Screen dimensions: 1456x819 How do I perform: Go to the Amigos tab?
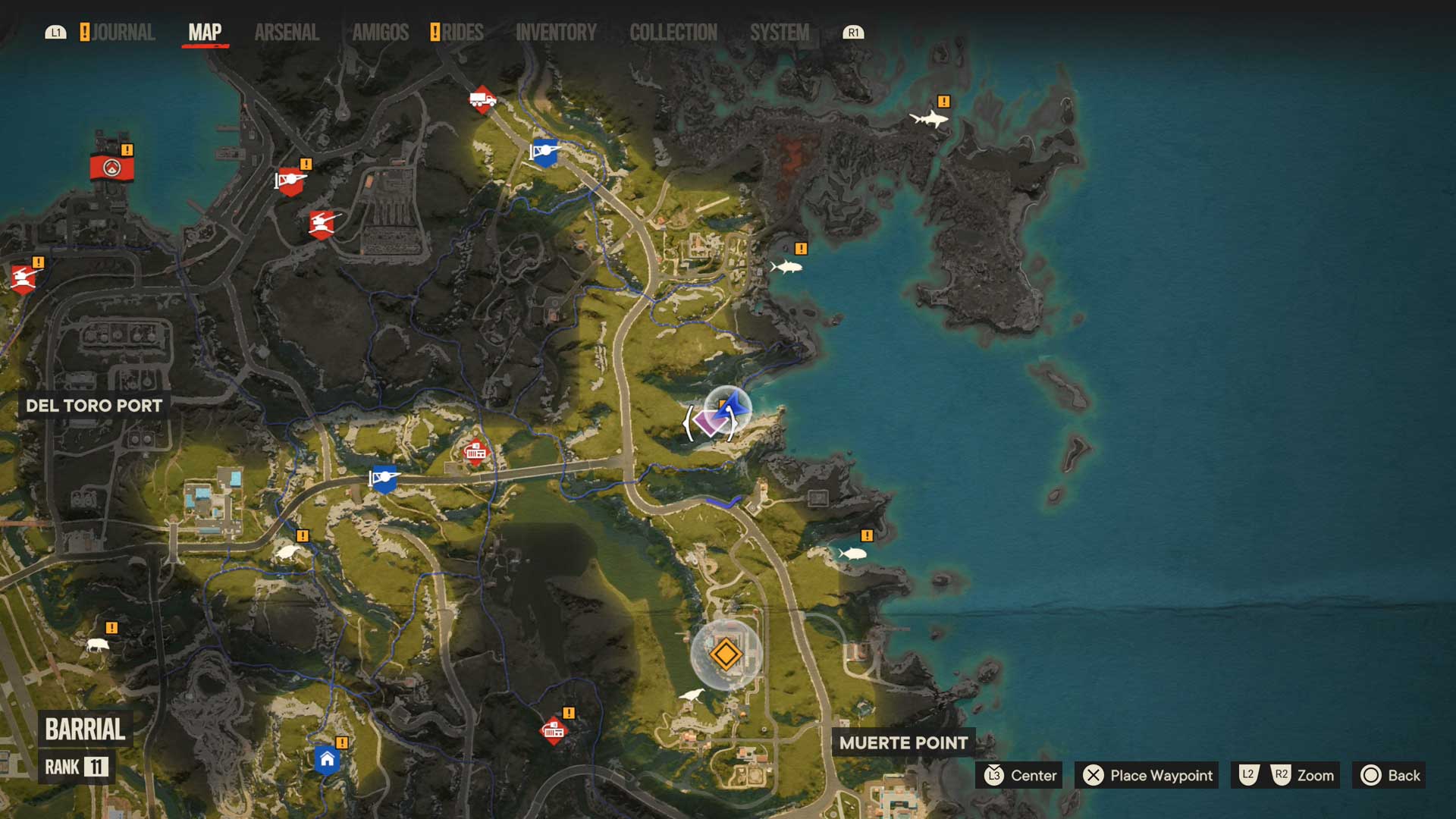[380, 33]
